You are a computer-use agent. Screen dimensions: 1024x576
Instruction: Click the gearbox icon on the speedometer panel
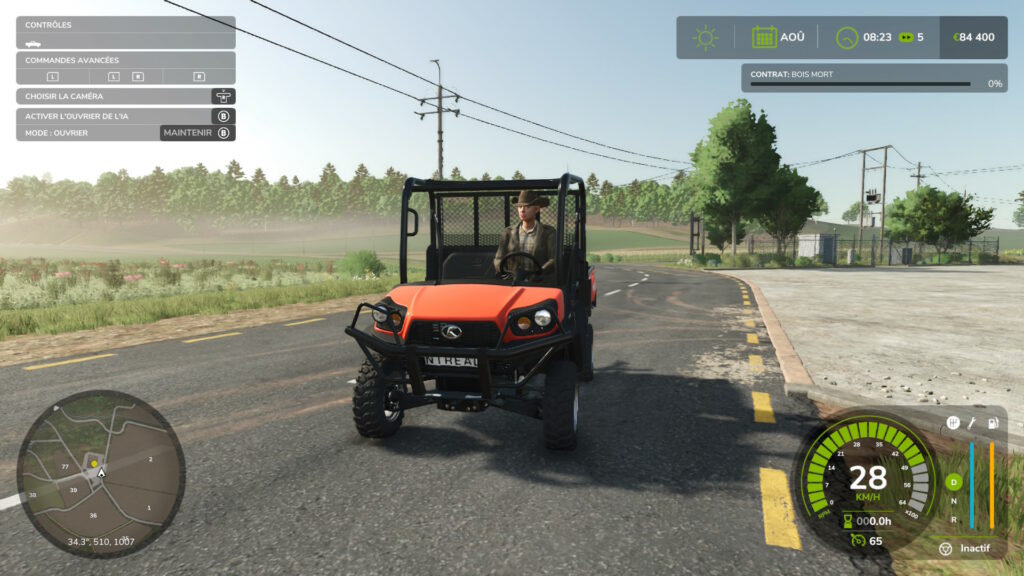pyautogui.click(x=953, y=423)
